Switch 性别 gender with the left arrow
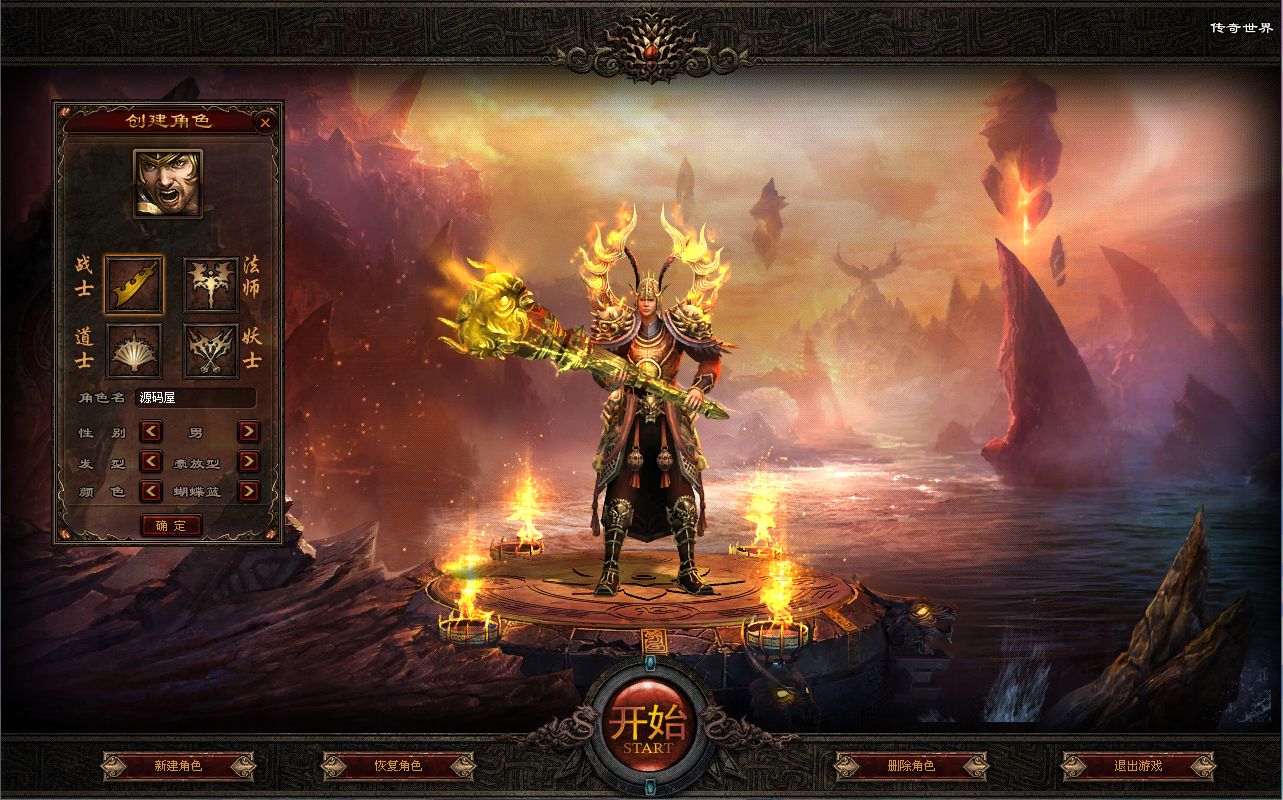Screen dimensions: 1283x800 150,432
